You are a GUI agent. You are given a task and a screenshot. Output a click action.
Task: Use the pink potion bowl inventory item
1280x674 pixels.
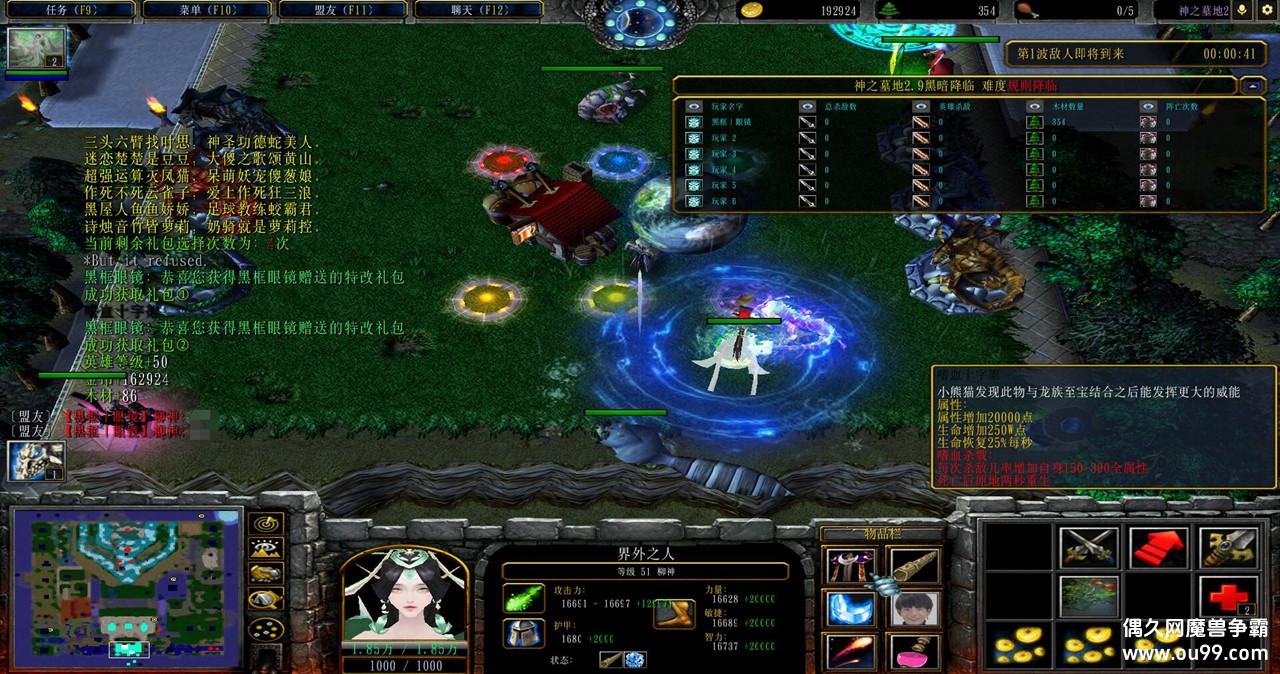coord(914,651)
